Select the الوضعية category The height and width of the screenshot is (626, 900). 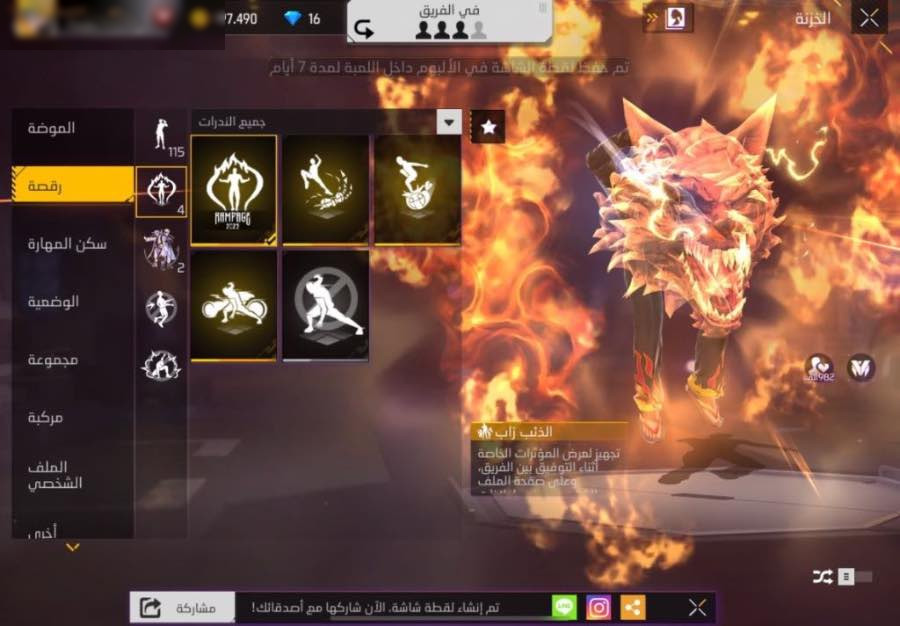(x=72, y=301)
